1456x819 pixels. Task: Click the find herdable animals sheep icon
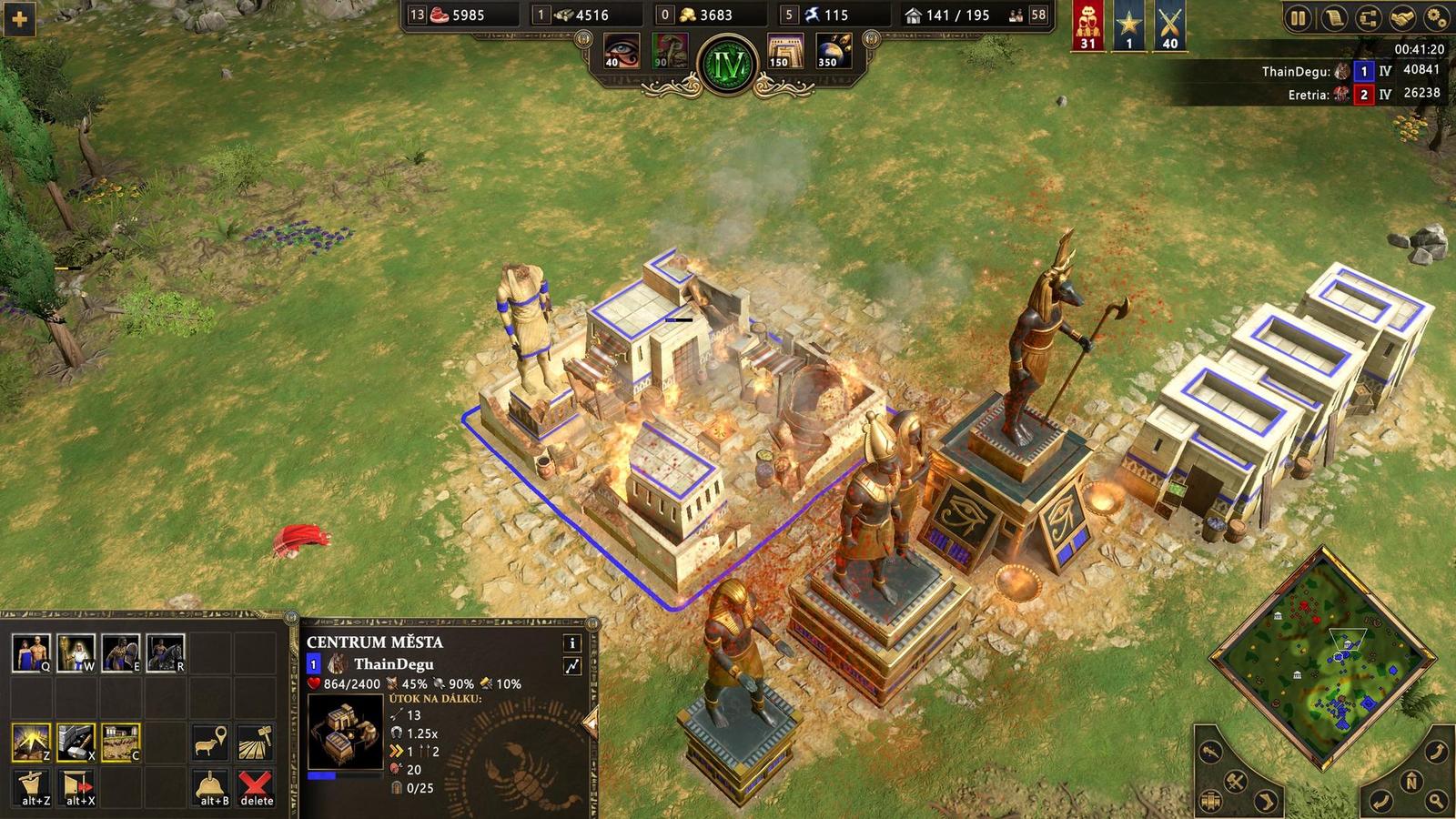point(210,741)
